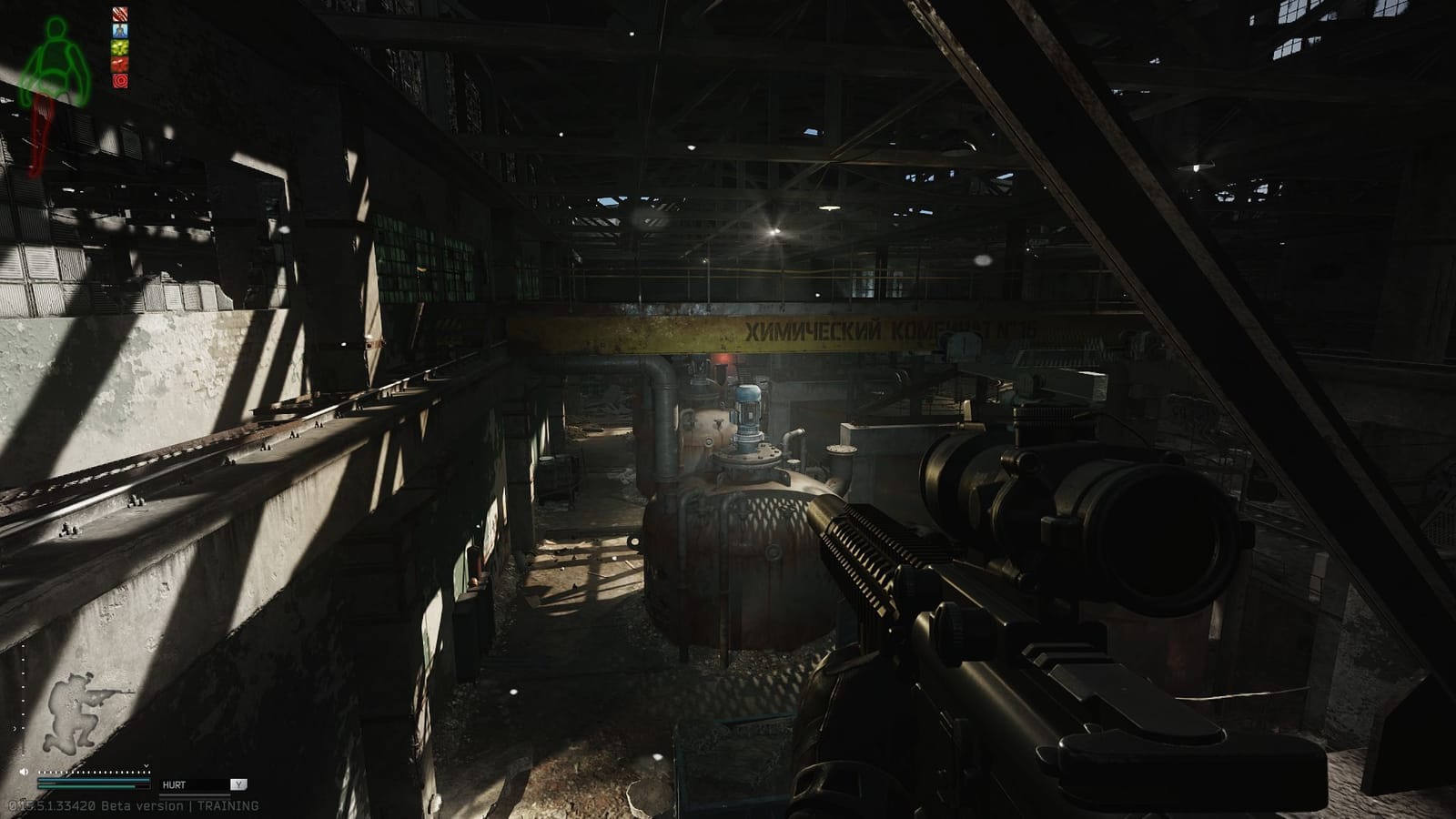Open the status effects icon stack
This screenshot has height=819, width=1456.
pyautogui.click(x=119, y=45)
